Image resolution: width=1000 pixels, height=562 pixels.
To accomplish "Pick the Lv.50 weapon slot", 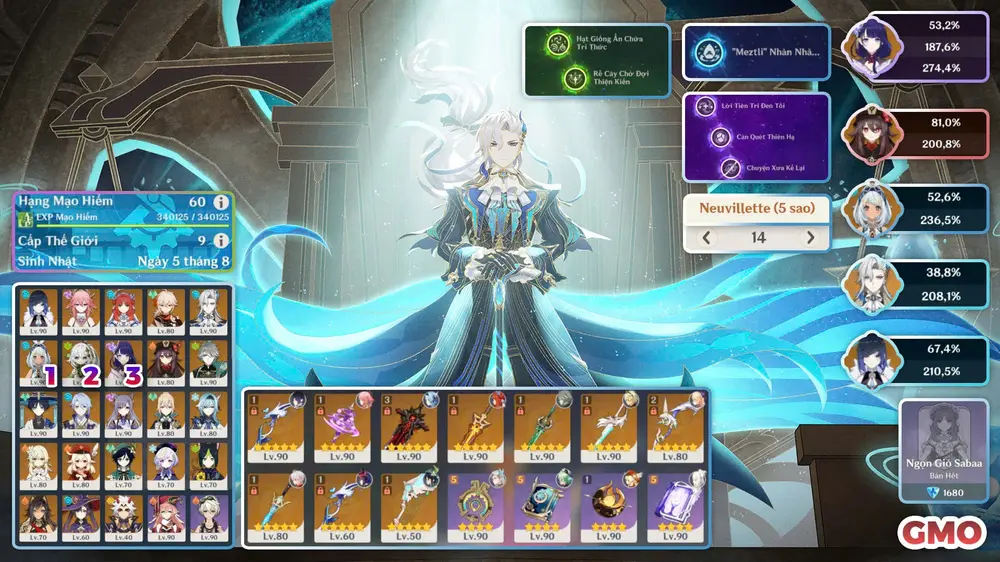I will coord(409,506).
